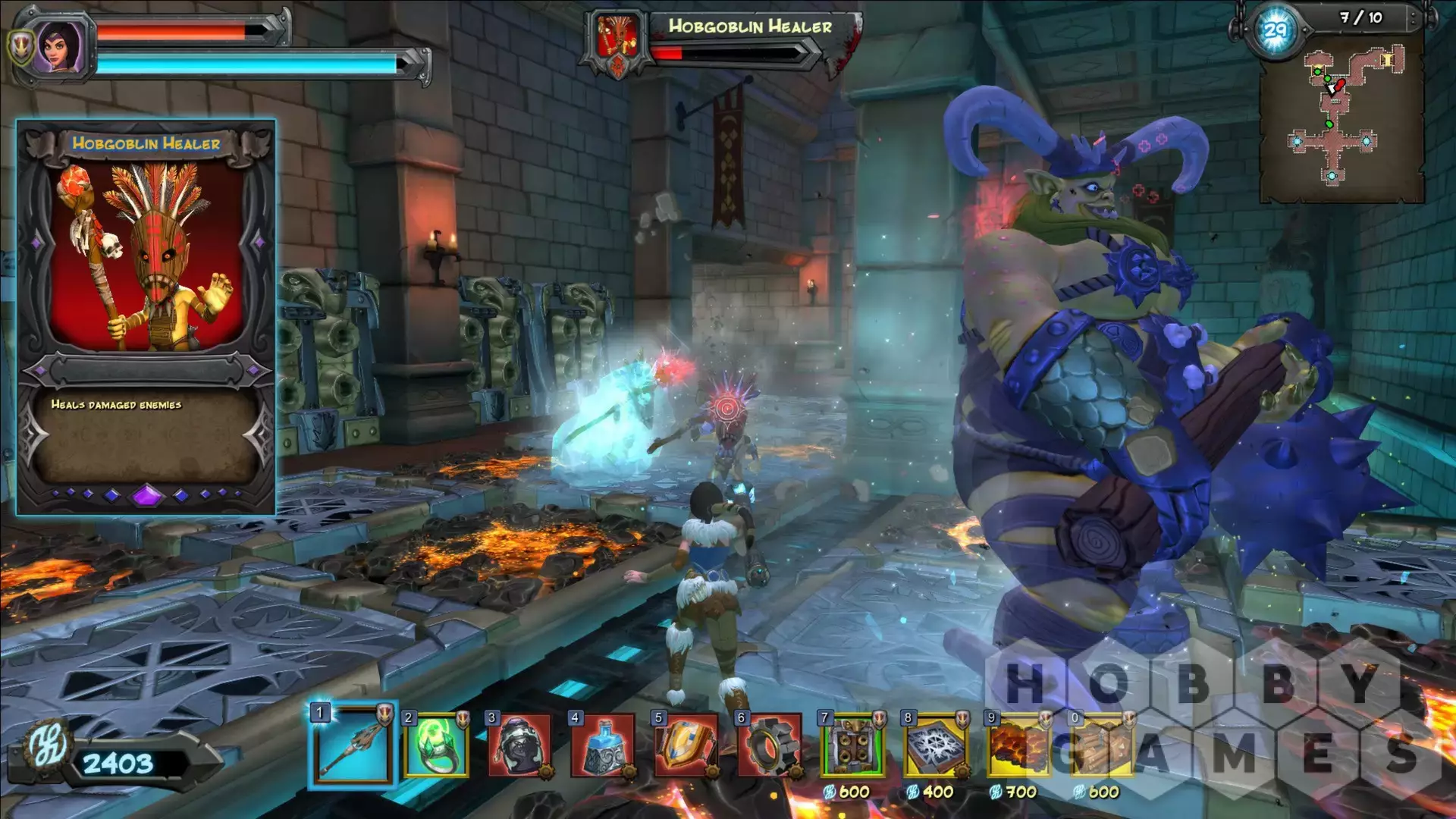Choose the lava floor trap costing 700
Image resolution: width=1456 pixels, height=819 pixels.
[x=1018, y=746]
